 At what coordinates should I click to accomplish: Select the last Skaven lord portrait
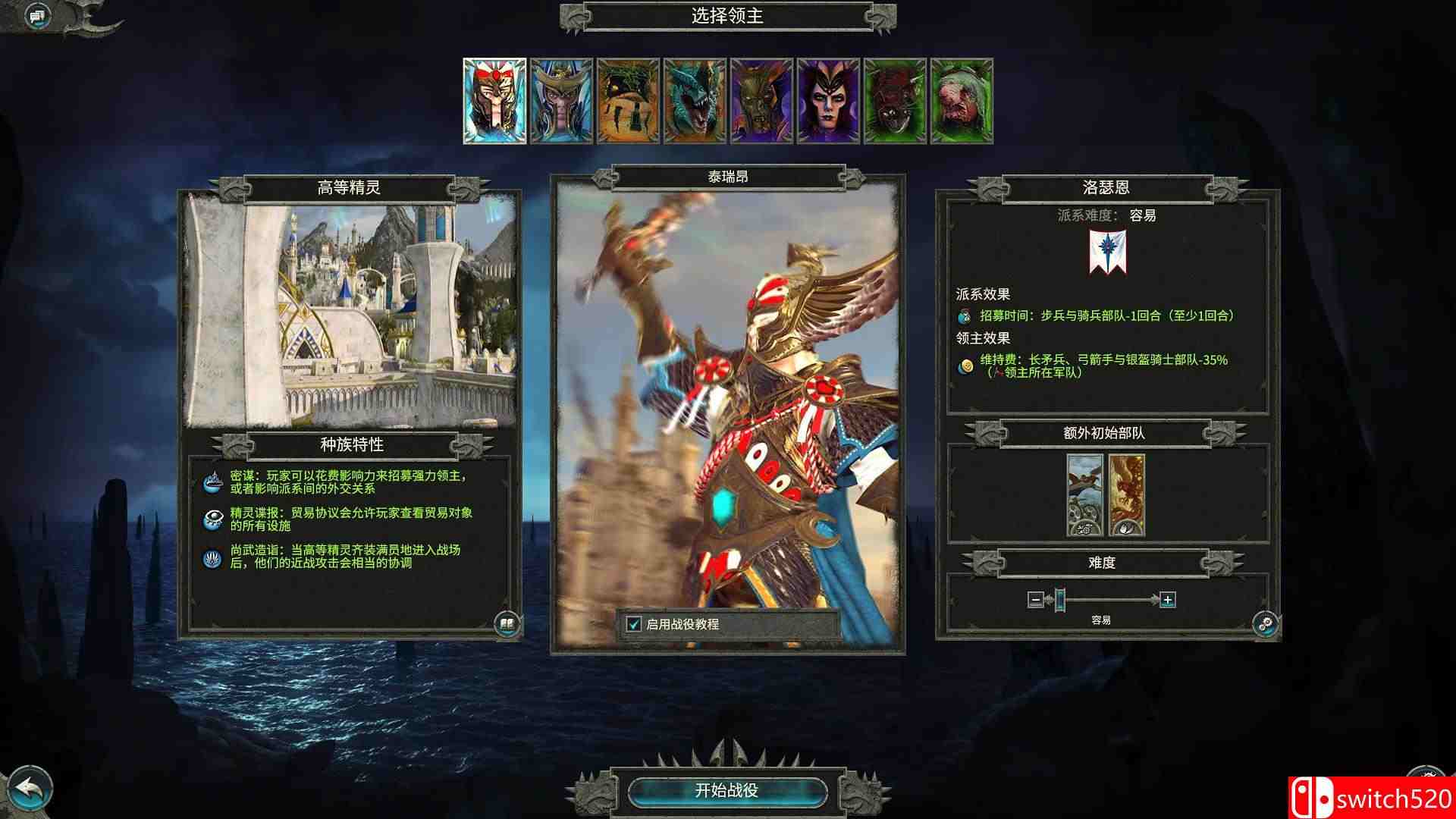pyautogui.click(x=960, y=101)
